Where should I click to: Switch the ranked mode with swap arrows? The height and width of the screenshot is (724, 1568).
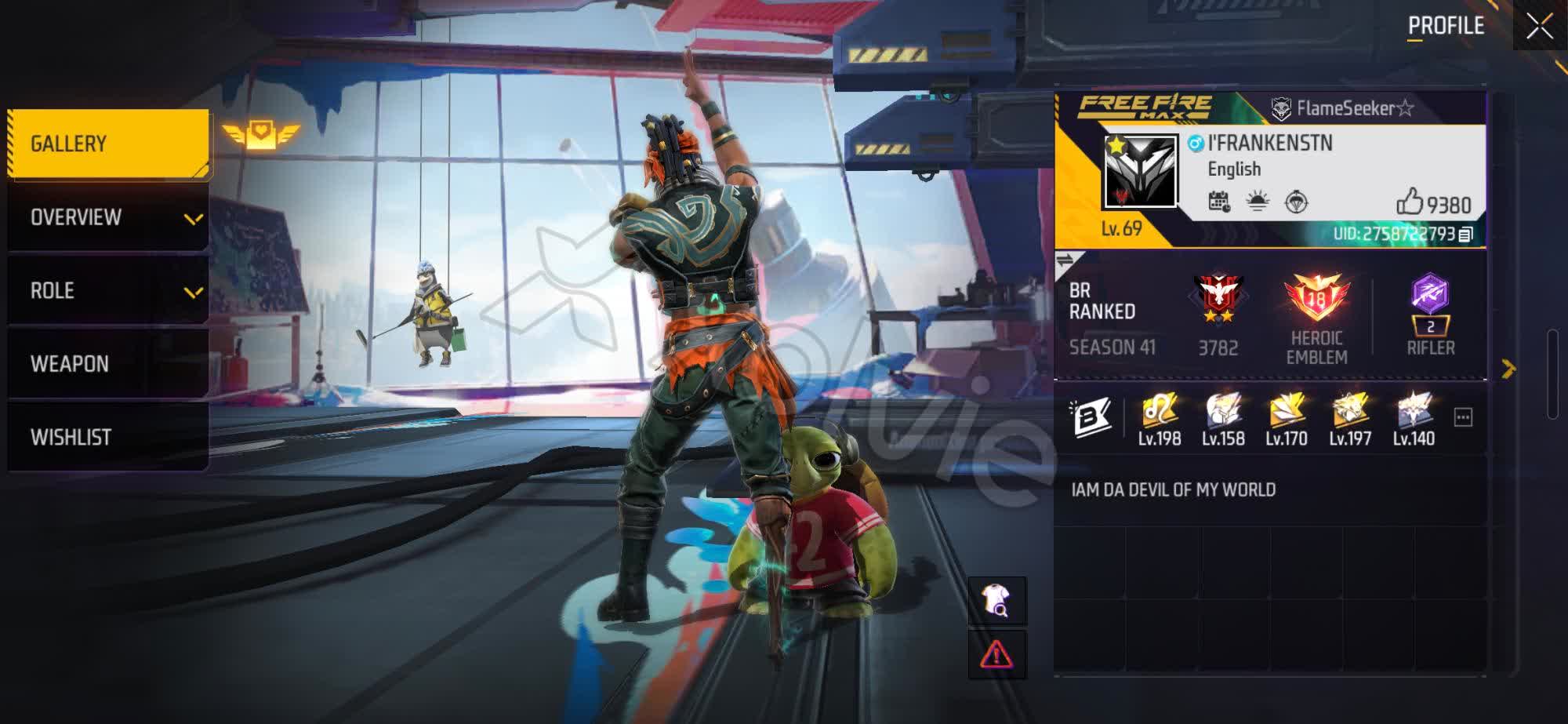pyautogui.click(x=1065, y=260)
